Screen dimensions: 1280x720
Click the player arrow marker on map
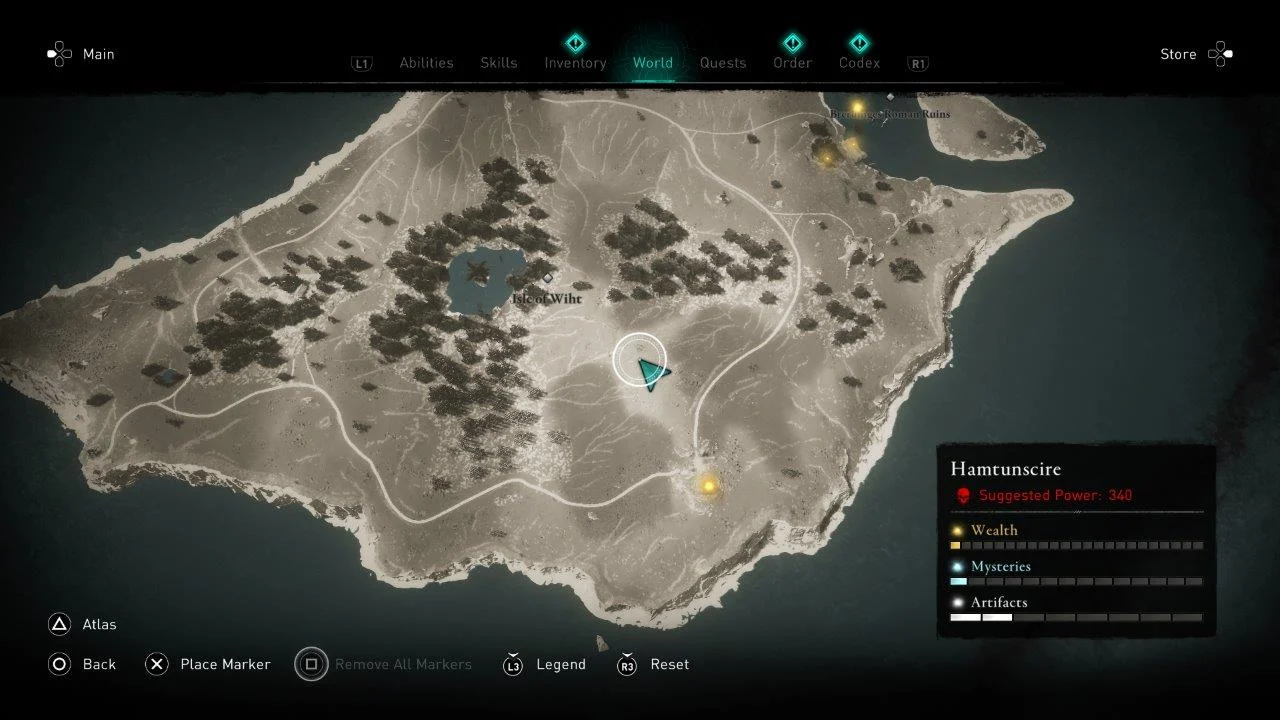[x=650, y=372]
